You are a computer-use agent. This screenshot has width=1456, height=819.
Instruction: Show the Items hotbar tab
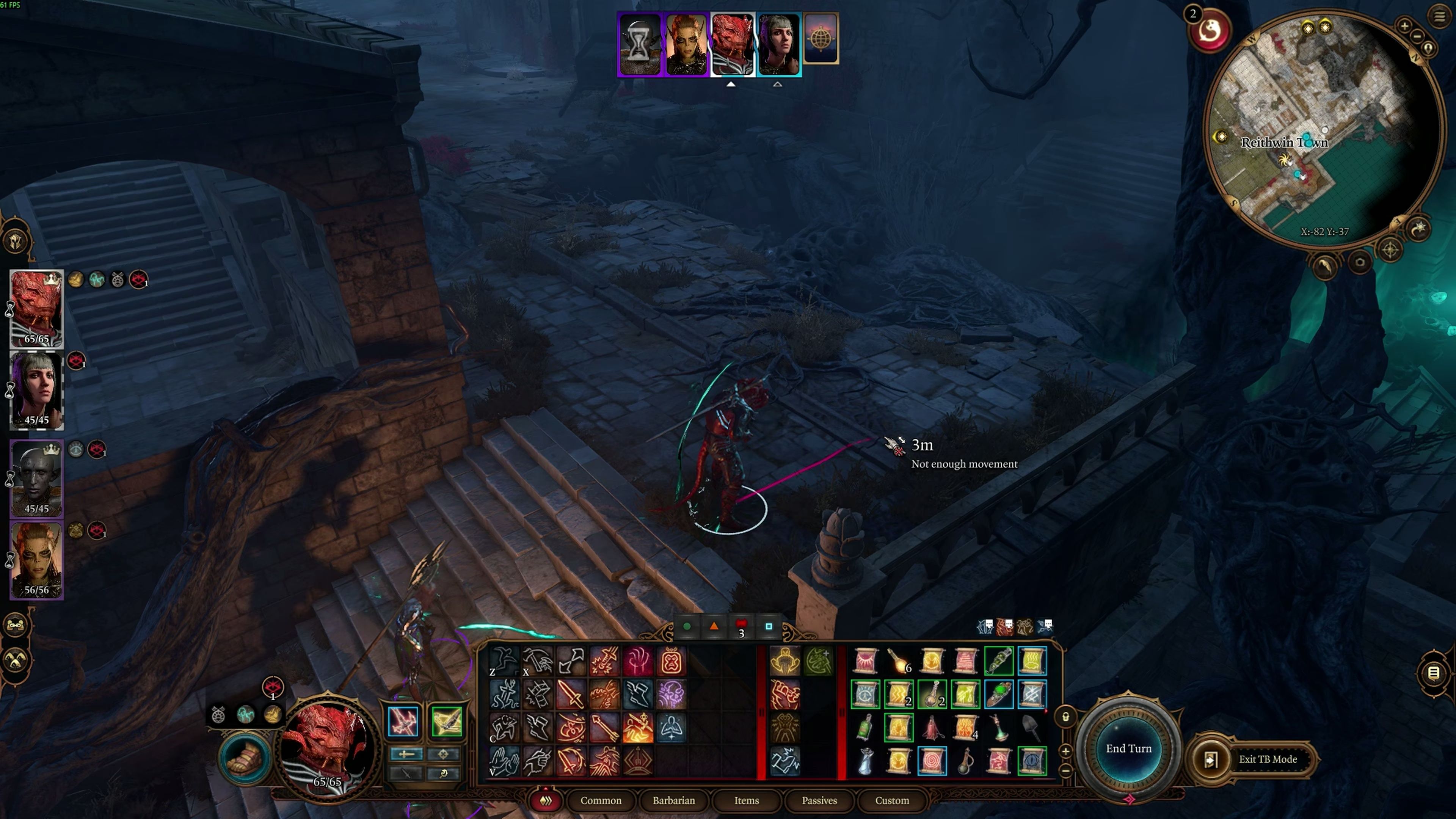[x=746, y=800]
